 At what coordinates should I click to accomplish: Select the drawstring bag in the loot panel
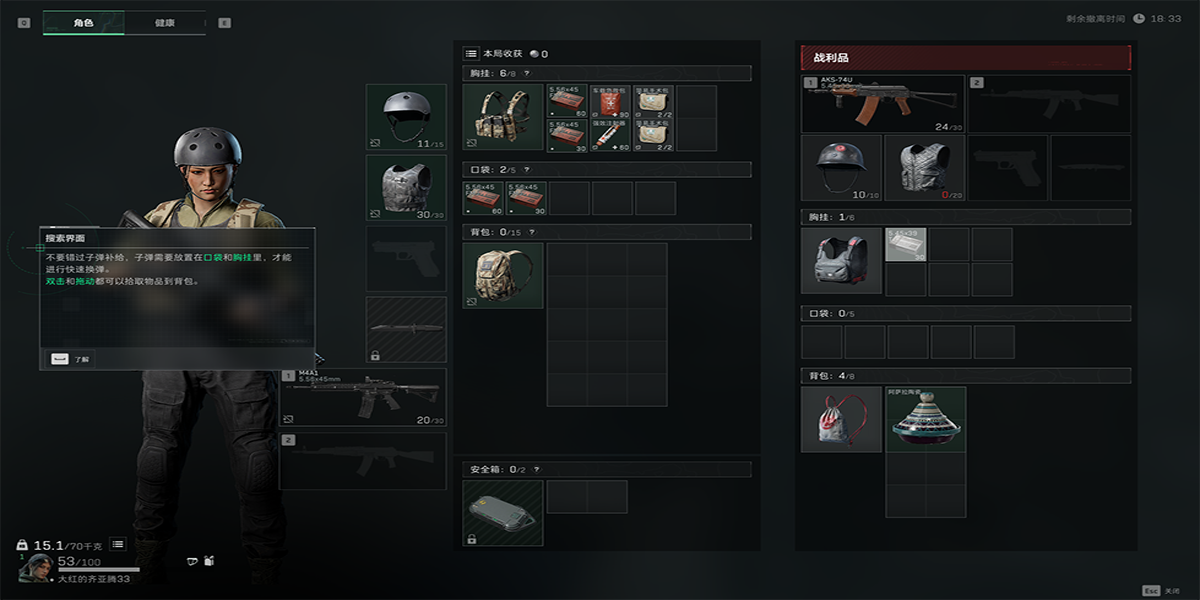point(841,419)
